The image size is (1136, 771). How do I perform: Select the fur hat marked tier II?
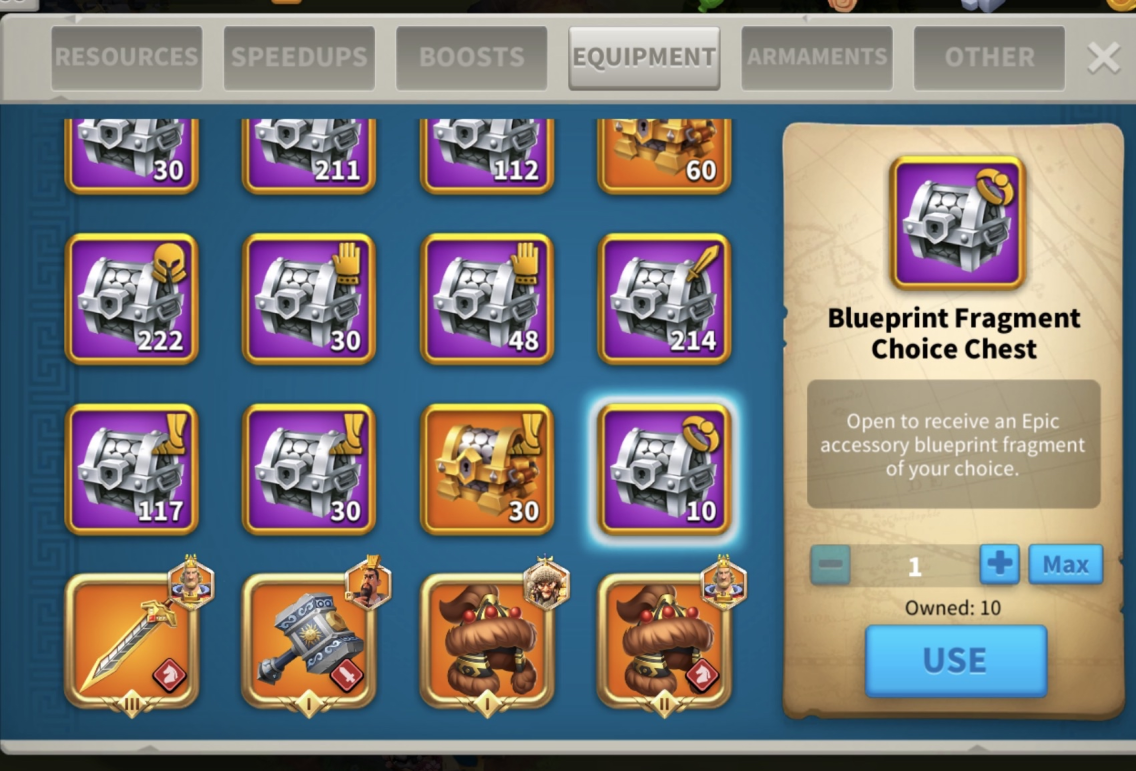tap(664, 640)
